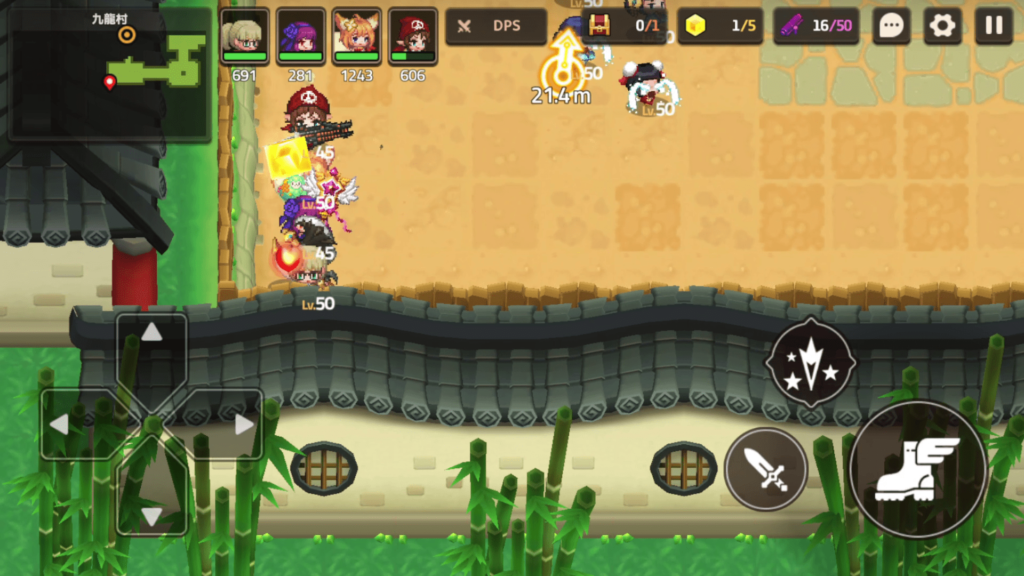Select the blonde hero portrait
The width and height of the screenshot is (1024, 576).
244,36
